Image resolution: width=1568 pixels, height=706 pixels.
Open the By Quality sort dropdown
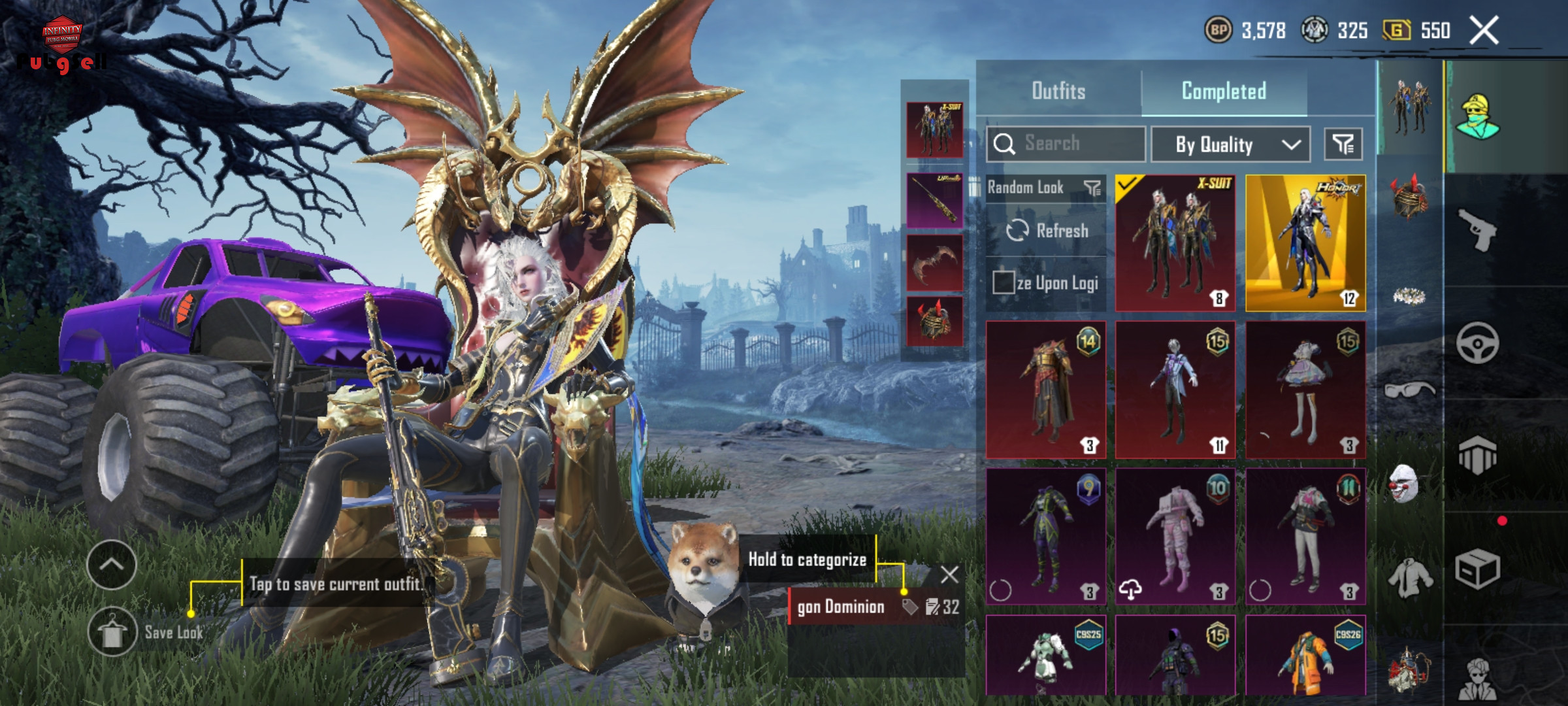point(1230,144)
